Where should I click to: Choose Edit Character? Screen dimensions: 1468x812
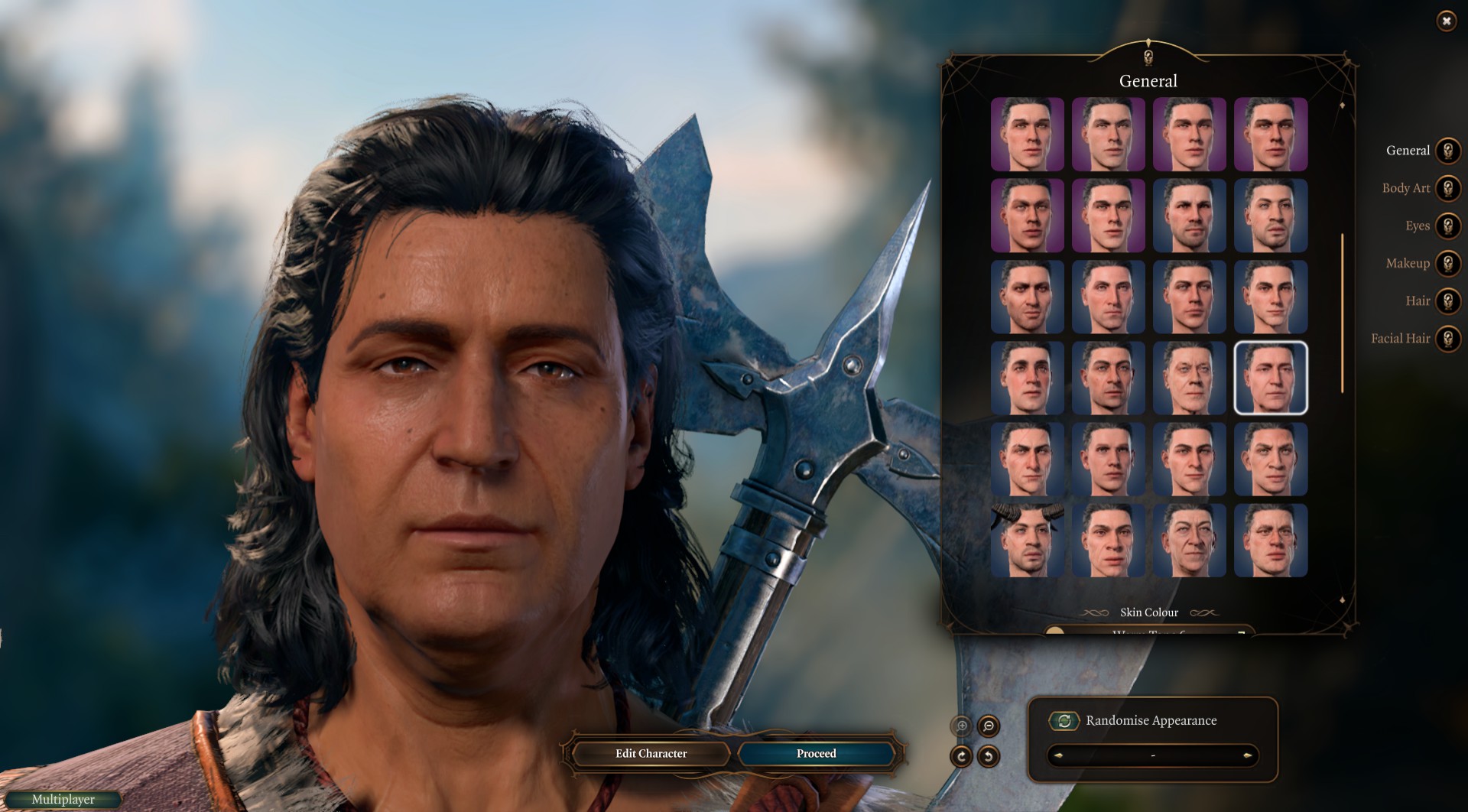pyautogui.click(x=651, y=754)
